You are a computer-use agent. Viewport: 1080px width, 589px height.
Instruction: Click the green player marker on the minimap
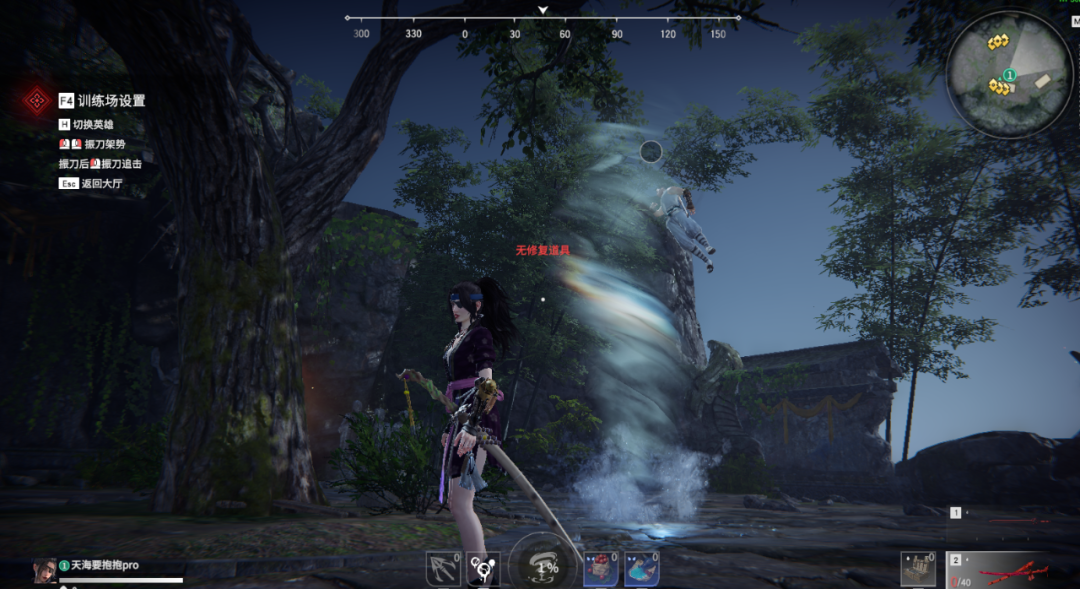(1010, 75)
